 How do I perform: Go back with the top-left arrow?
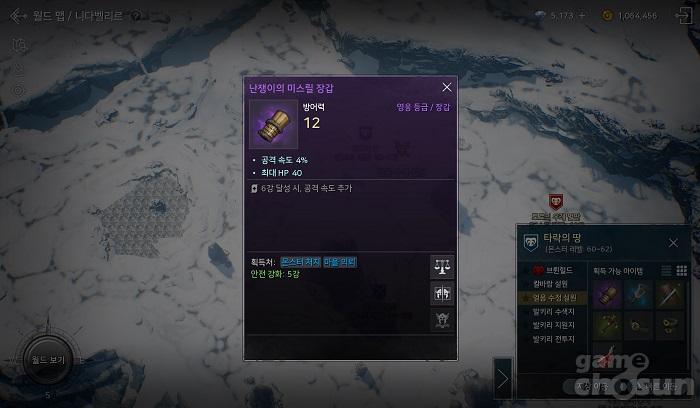tap(18, 16)
